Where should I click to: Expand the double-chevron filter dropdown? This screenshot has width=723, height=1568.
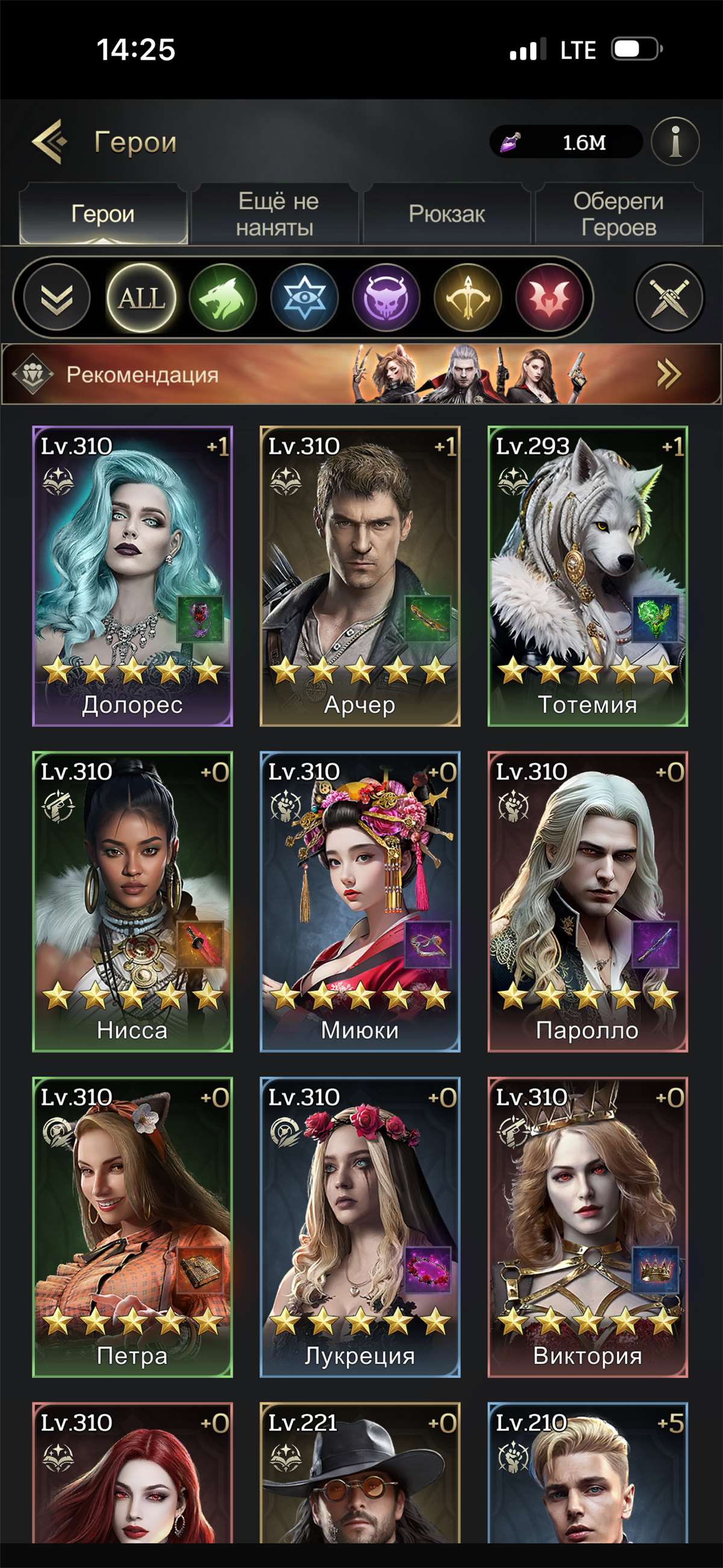(57, 298)
